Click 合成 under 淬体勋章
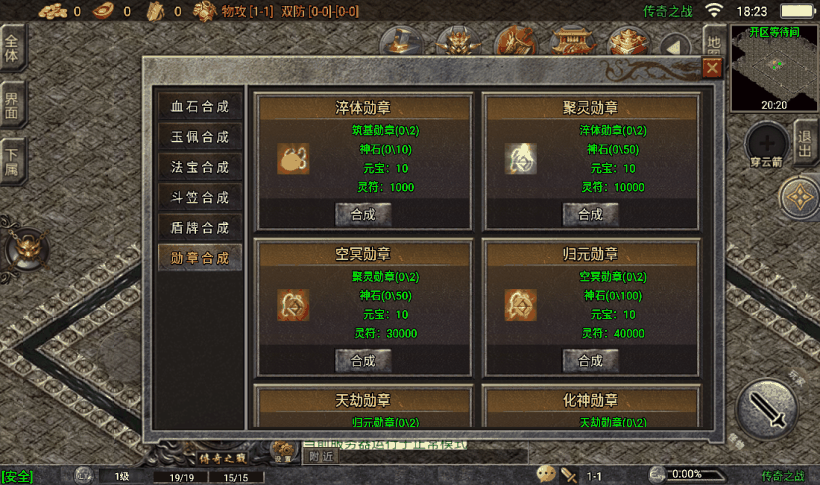 (362, 214)
